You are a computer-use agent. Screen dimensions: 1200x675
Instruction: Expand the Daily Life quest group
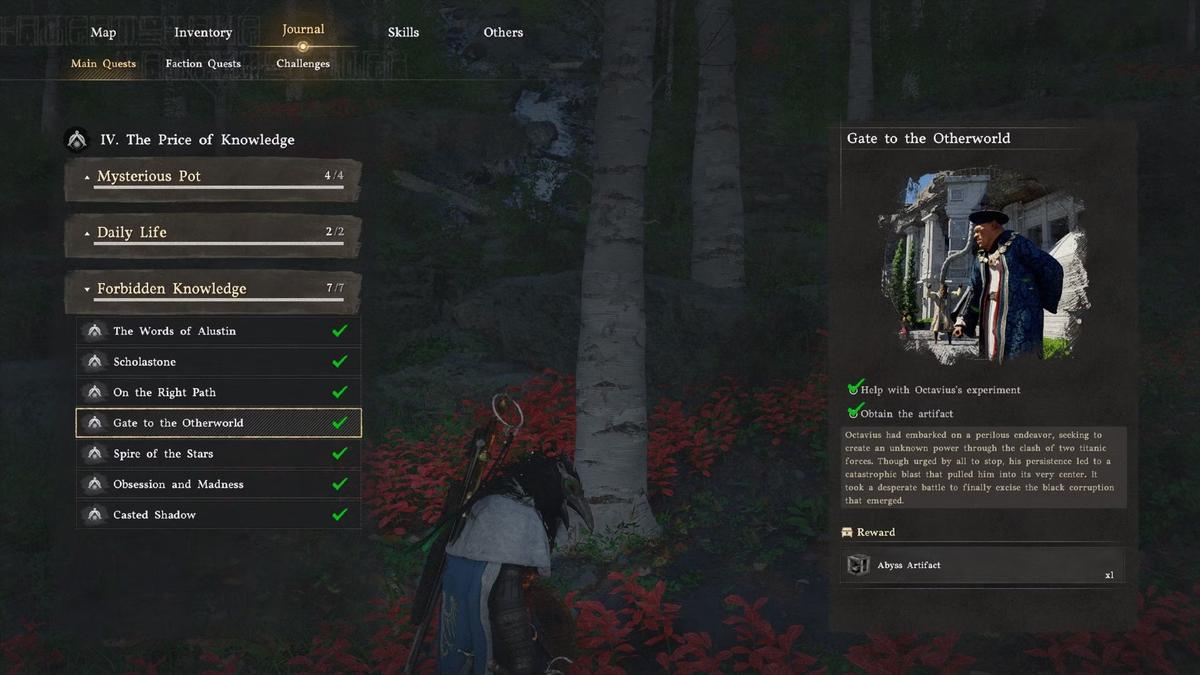pyautogui.click(x=213, y=233)
